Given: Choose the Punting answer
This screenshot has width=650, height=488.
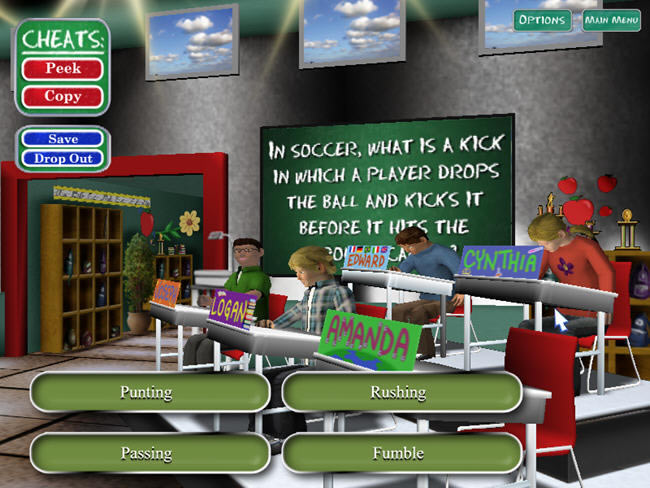Looking at the screenshot, I should click(x=150, y=392).
